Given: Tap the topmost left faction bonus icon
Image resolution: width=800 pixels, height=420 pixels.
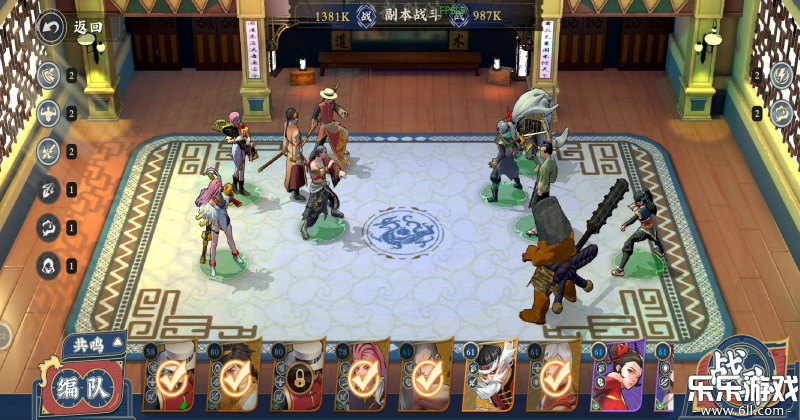Looking at the screenshot, I should 47,75.
